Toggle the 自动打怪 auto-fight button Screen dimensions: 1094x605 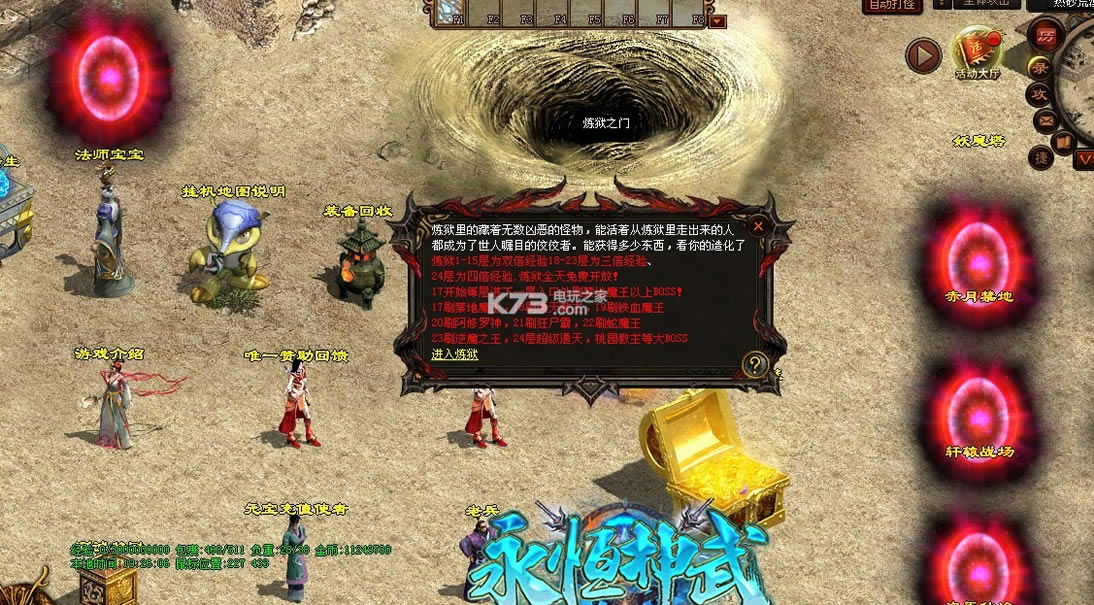click(x=890, y=5)
